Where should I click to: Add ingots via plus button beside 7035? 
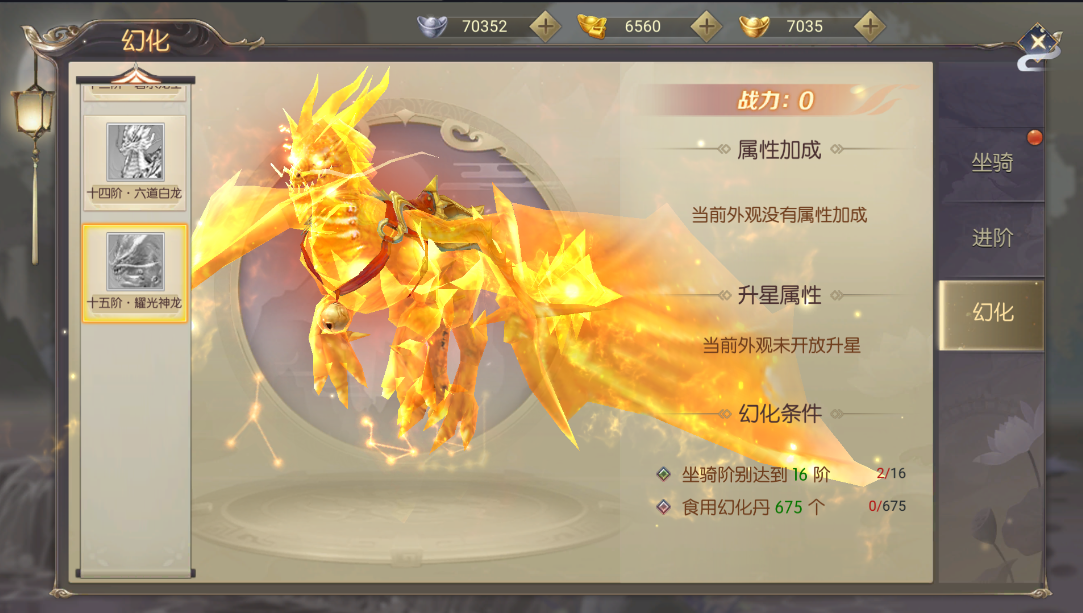(870, 26)
